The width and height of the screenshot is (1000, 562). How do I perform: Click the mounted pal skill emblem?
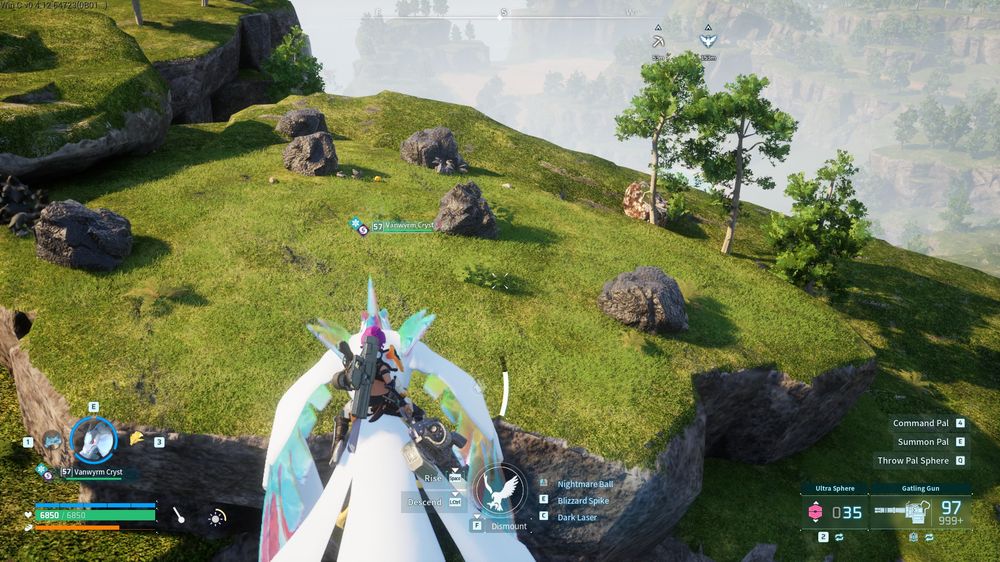[x=500, y=491]
